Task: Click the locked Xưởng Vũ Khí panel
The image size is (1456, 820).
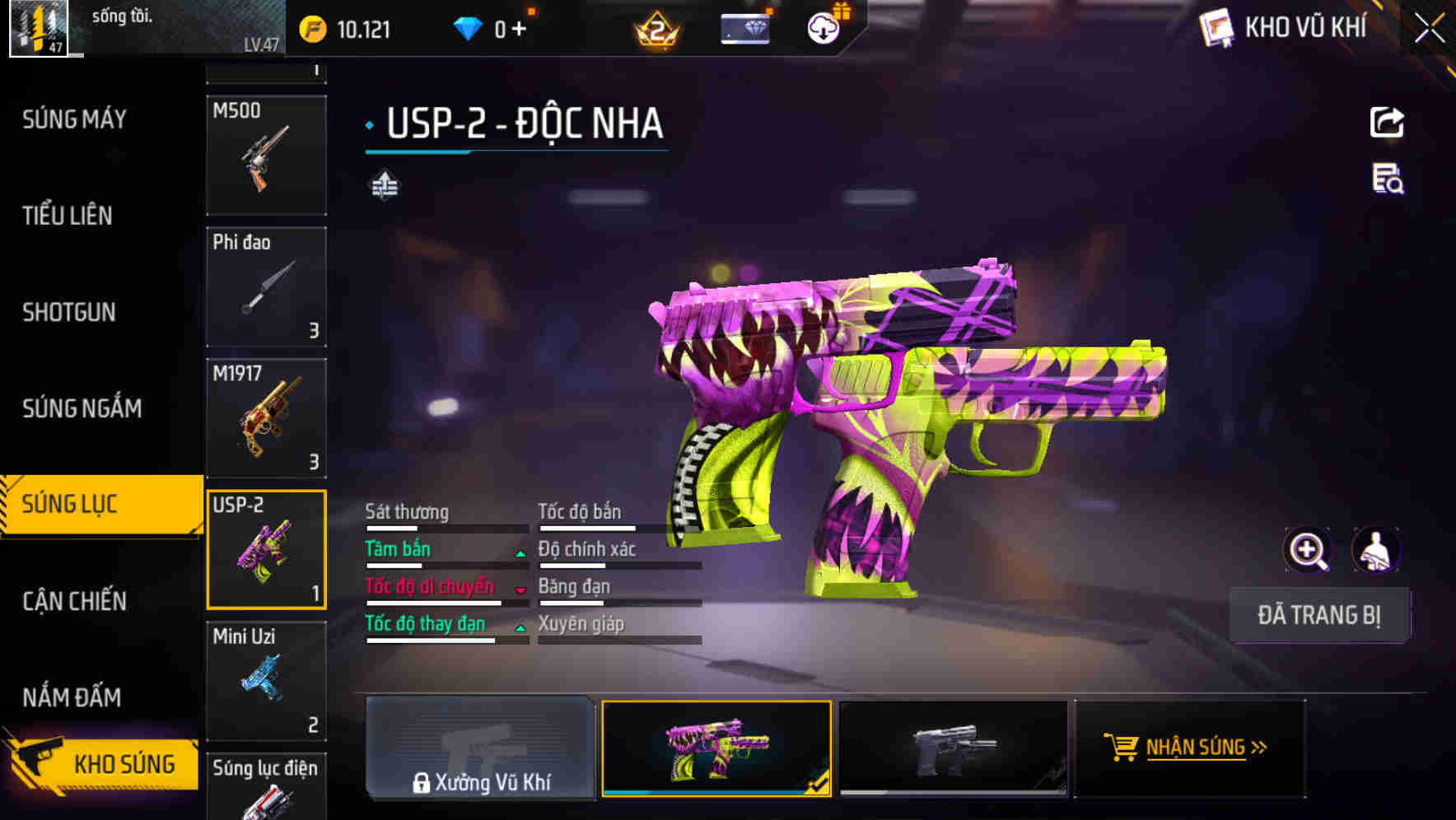Action: 480,749
